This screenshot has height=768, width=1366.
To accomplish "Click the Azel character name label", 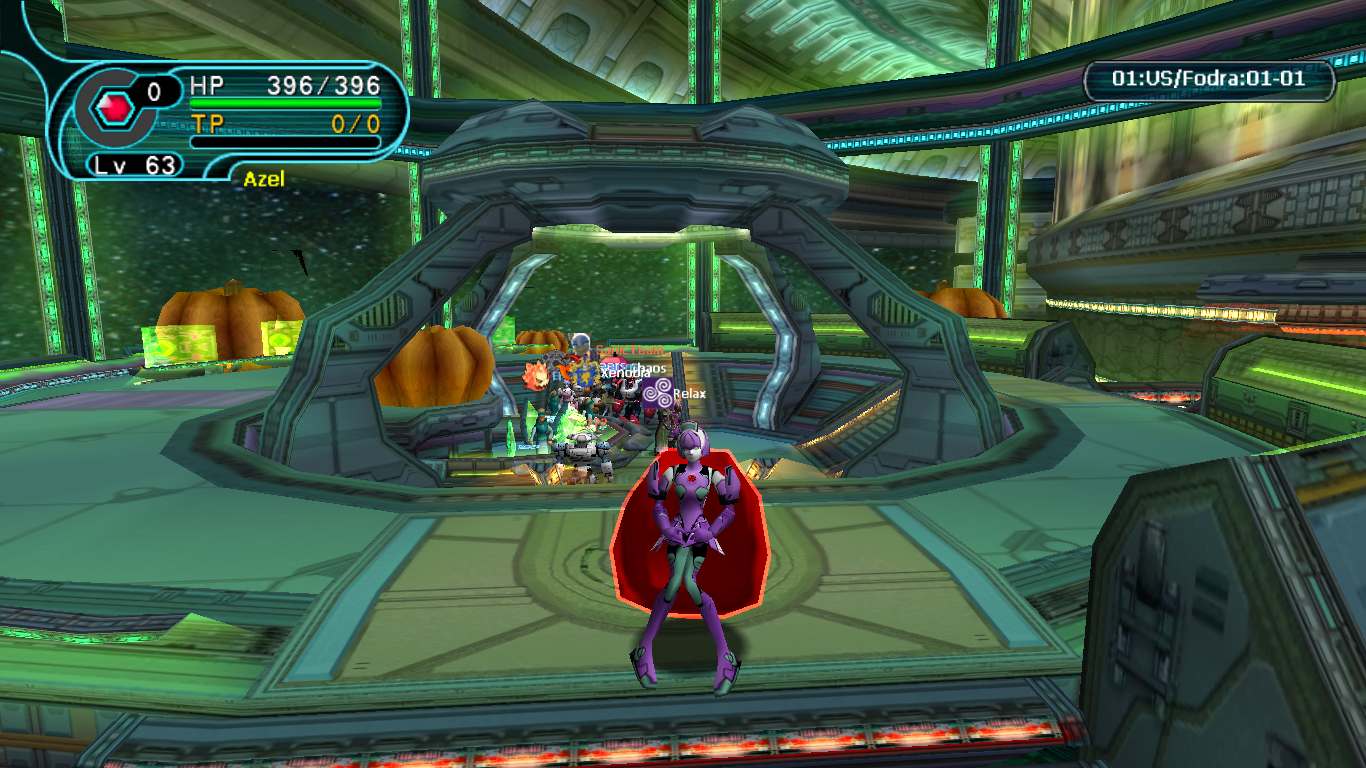I will (x=264, y=179).
